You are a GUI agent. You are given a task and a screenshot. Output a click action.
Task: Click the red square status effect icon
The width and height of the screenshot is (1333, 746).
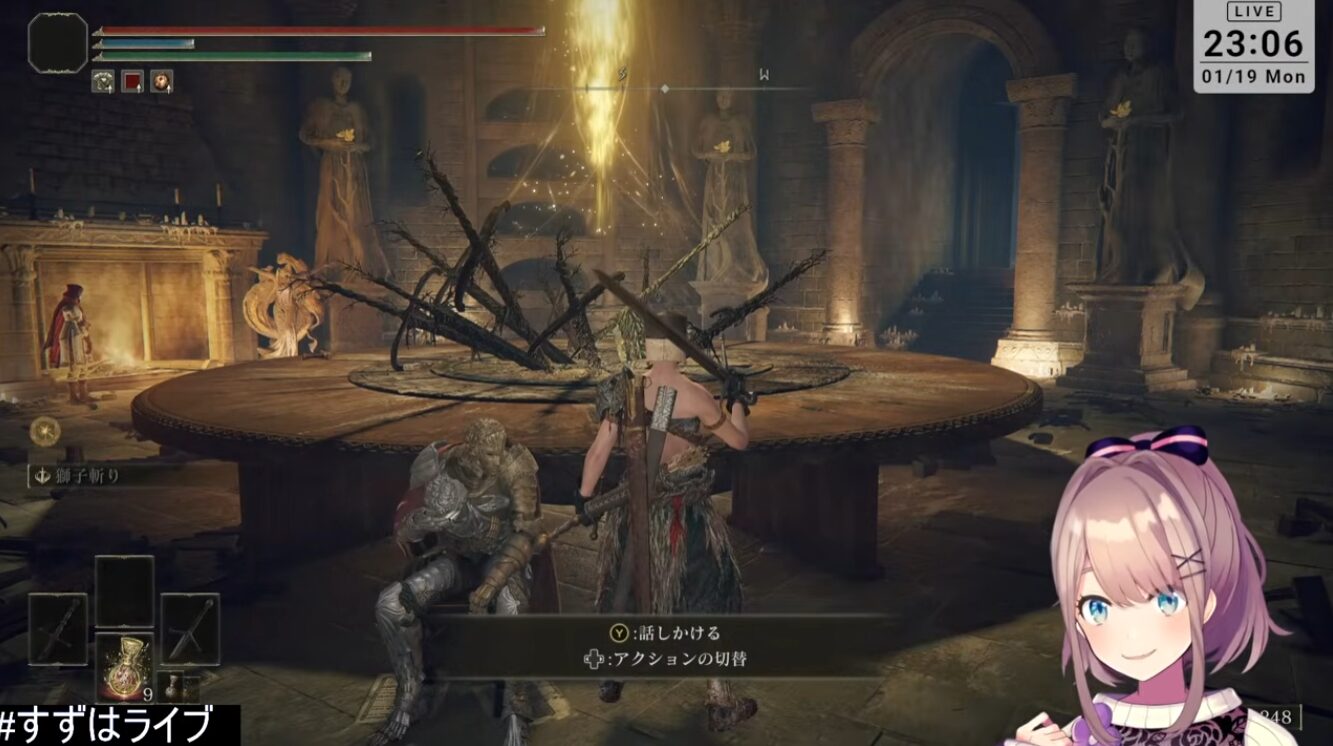[132, 82]
